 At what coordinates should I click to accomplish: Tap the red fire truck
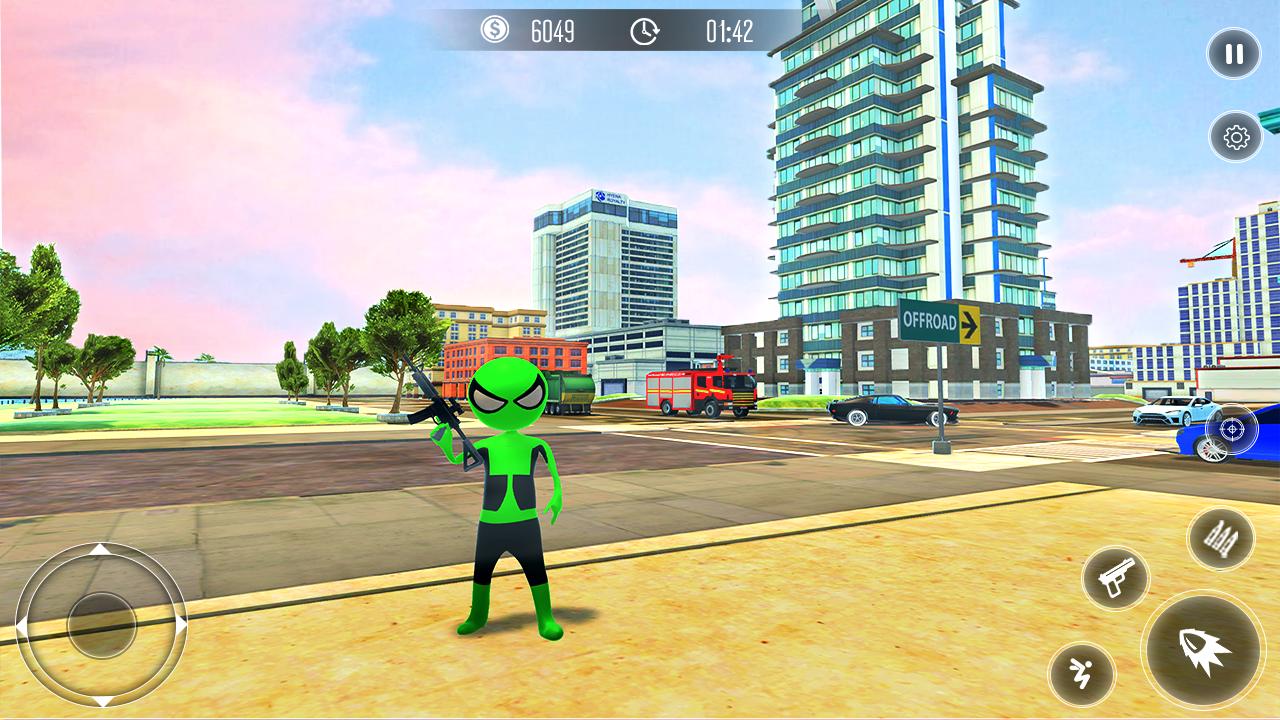701,390
